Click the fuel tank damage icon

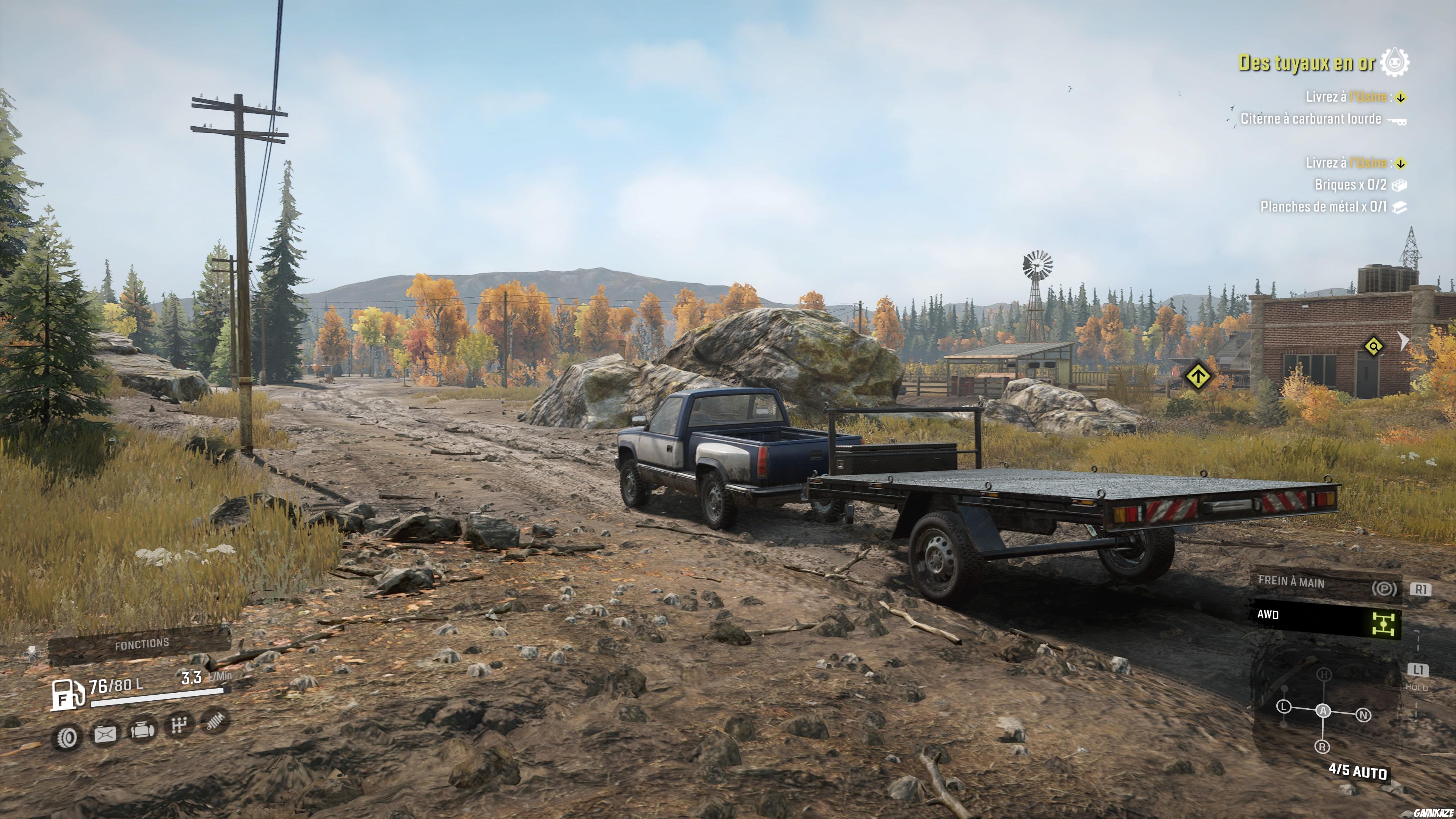(105, 734)
